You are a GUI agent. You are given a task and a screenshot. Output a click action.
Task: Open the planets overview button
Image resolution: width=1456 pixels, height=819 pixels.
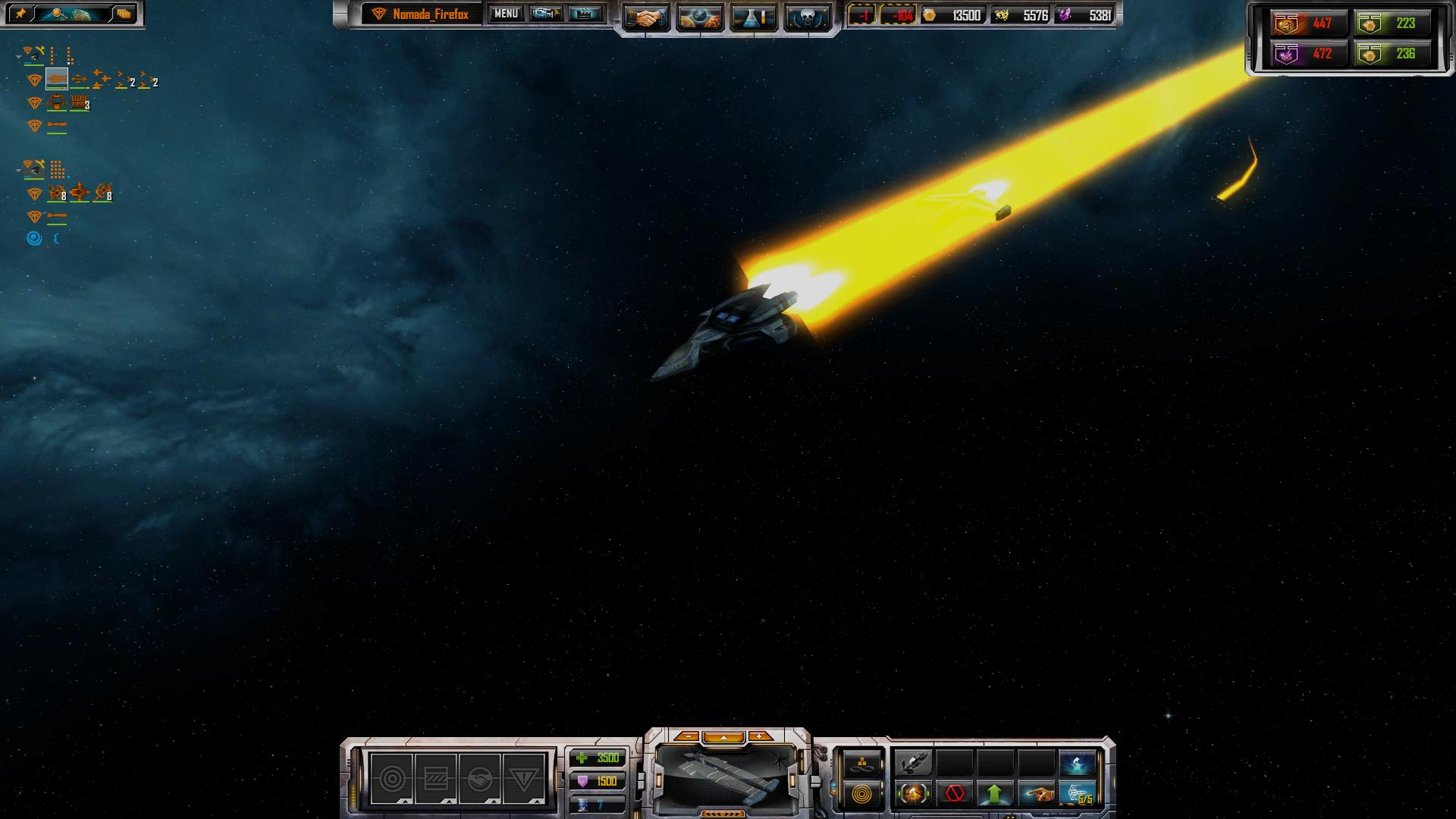click(x=699, y=18)
